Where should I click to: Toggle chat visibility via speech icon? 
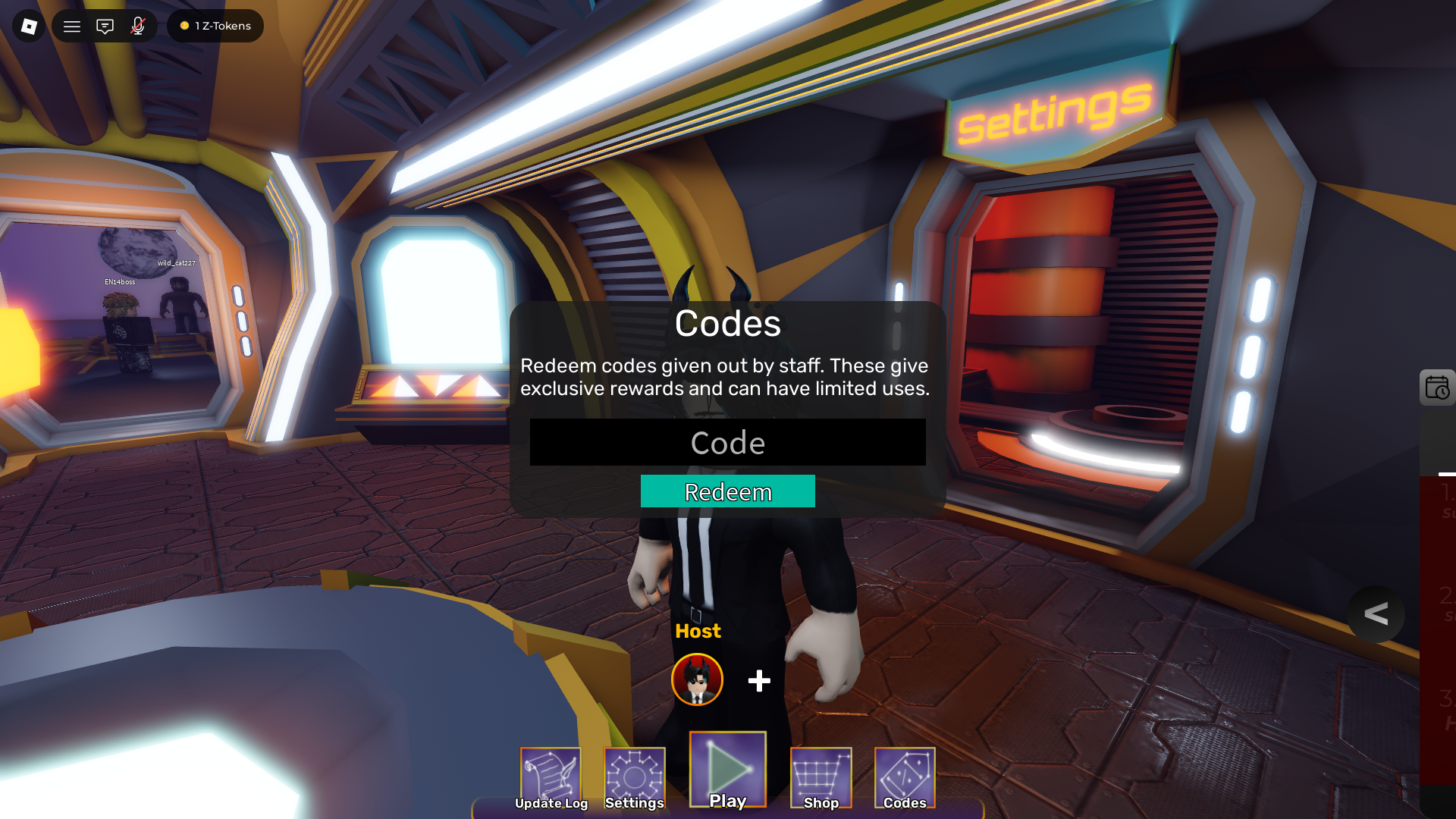(105, 26)
